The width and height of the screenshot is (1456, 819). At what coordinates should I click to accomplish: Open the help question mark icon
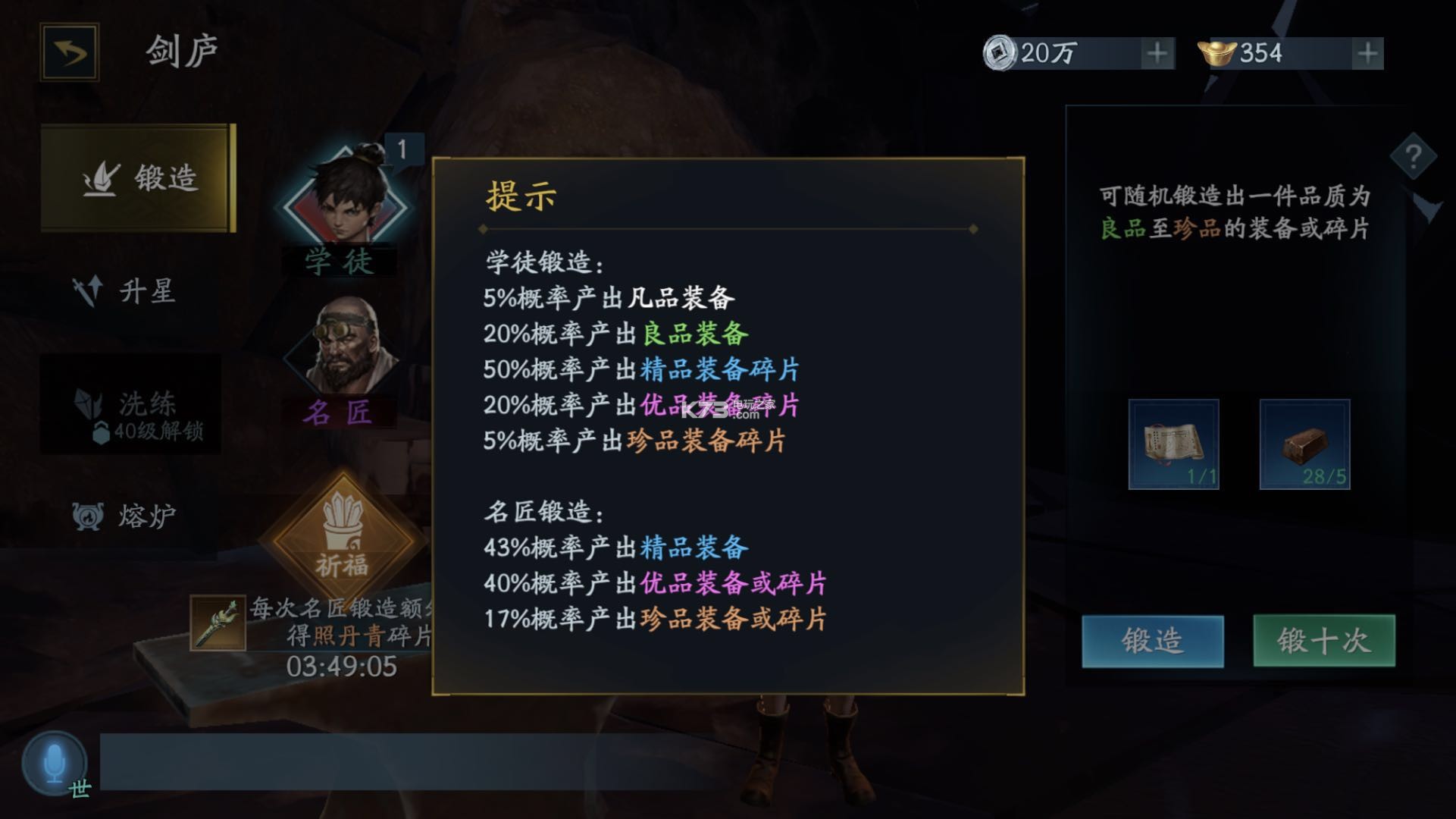[1411, 156]
